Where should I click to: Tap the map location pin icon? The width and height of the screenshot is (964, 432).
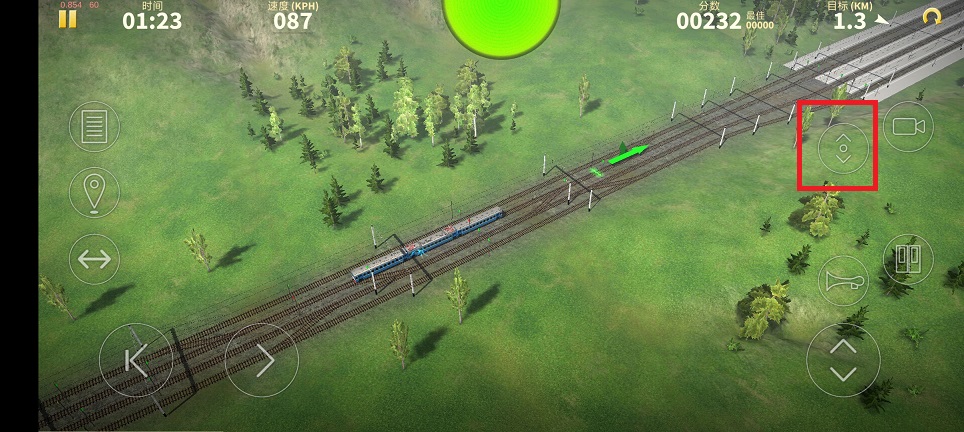point(94,191)
